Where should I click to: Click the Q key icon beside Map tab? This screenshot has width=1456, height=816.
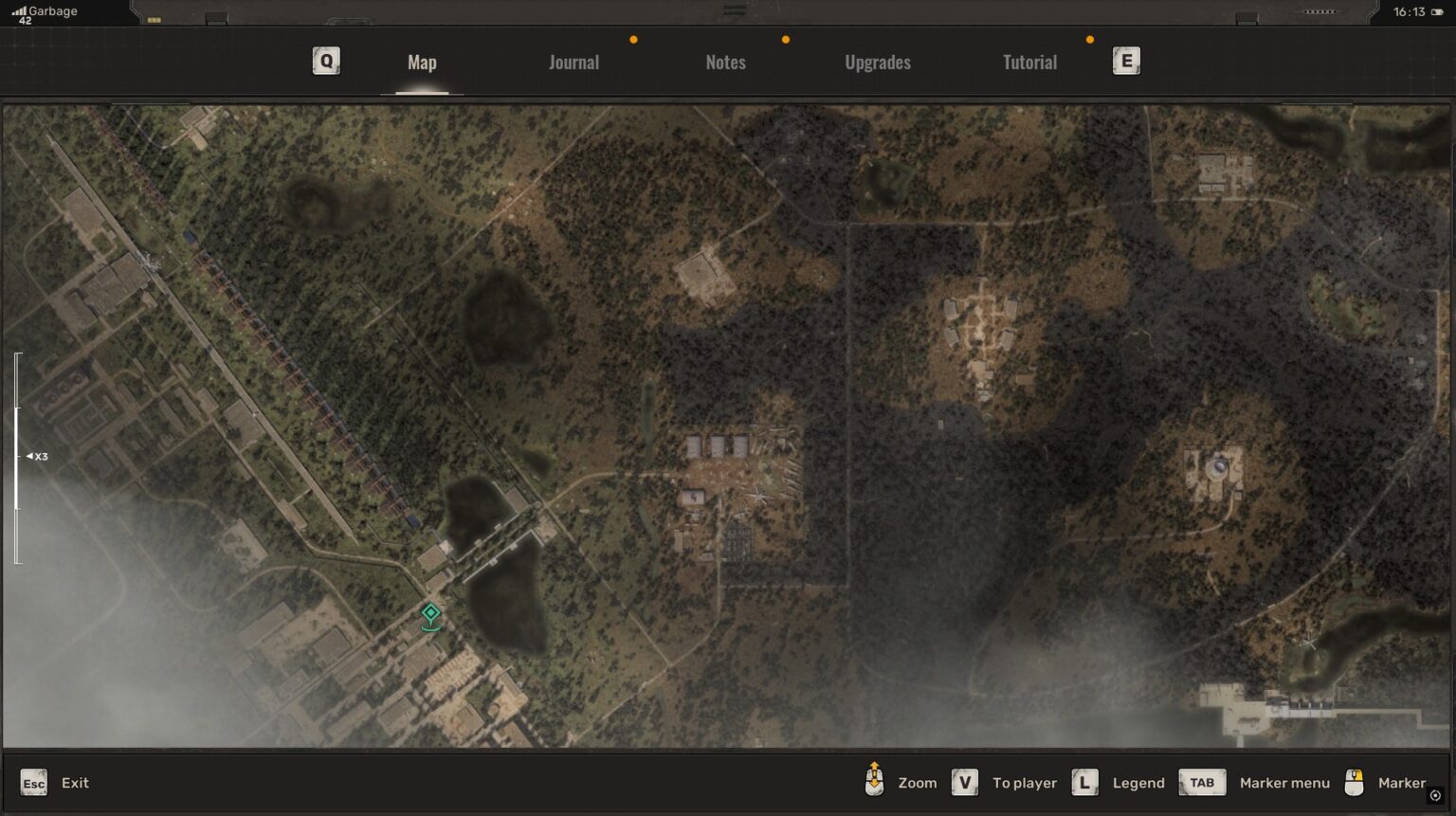tap(326, 61)
